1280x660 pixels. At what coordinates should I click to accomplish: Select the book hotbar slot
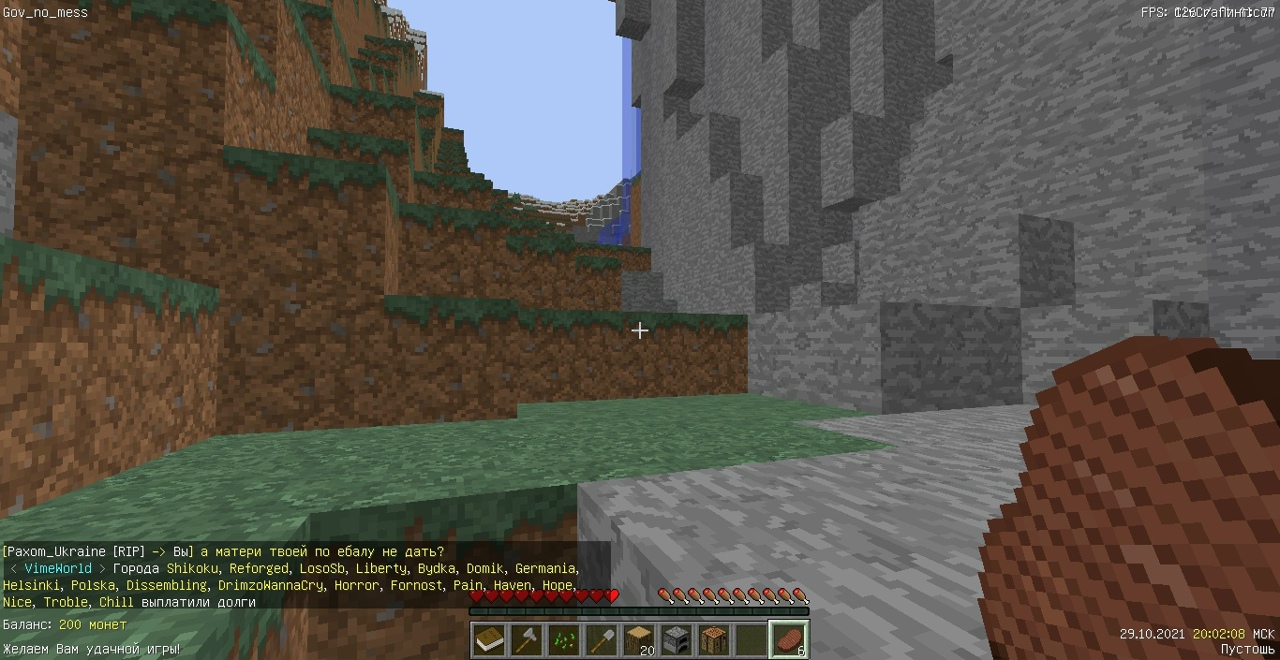click(x=489, y=639)
